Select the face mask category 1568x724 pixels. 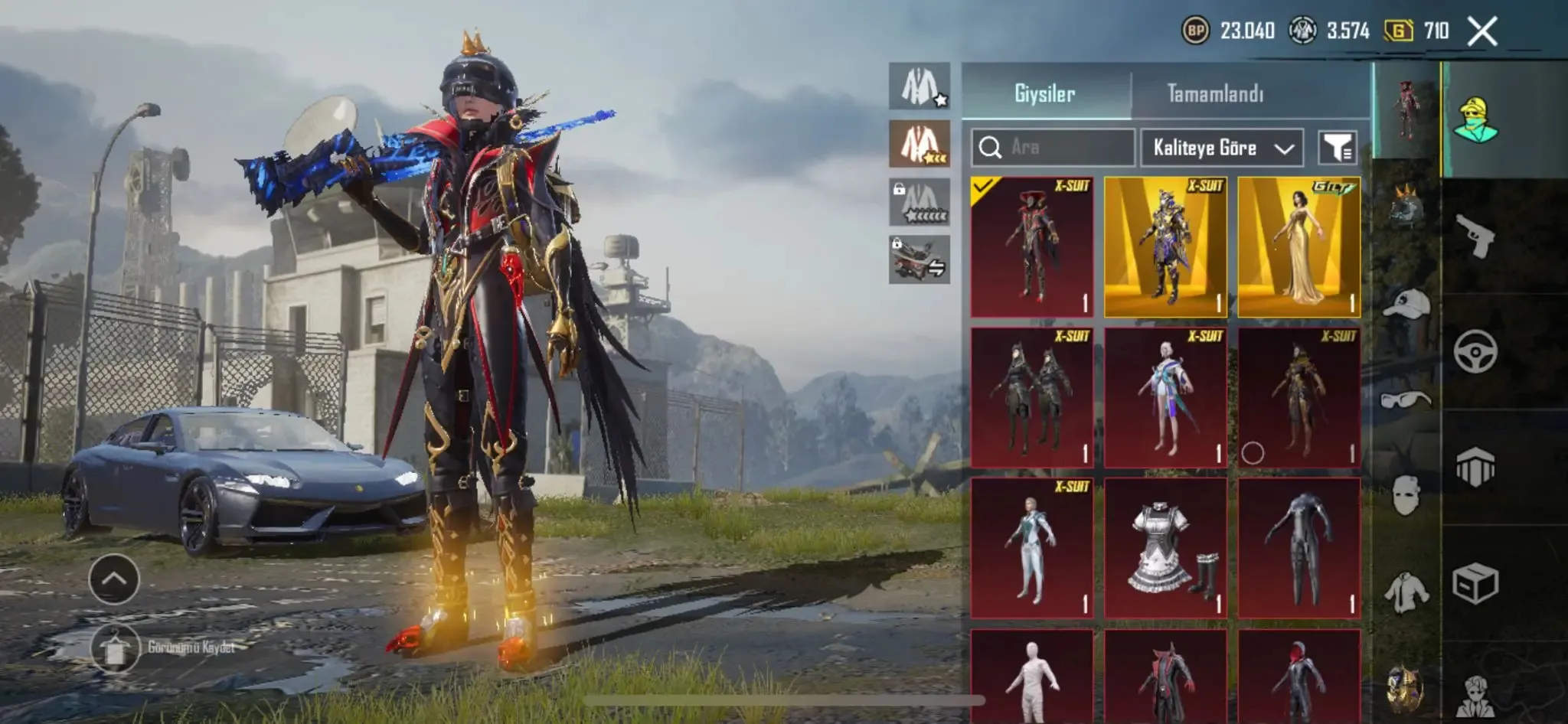[x=1406, y=494]
